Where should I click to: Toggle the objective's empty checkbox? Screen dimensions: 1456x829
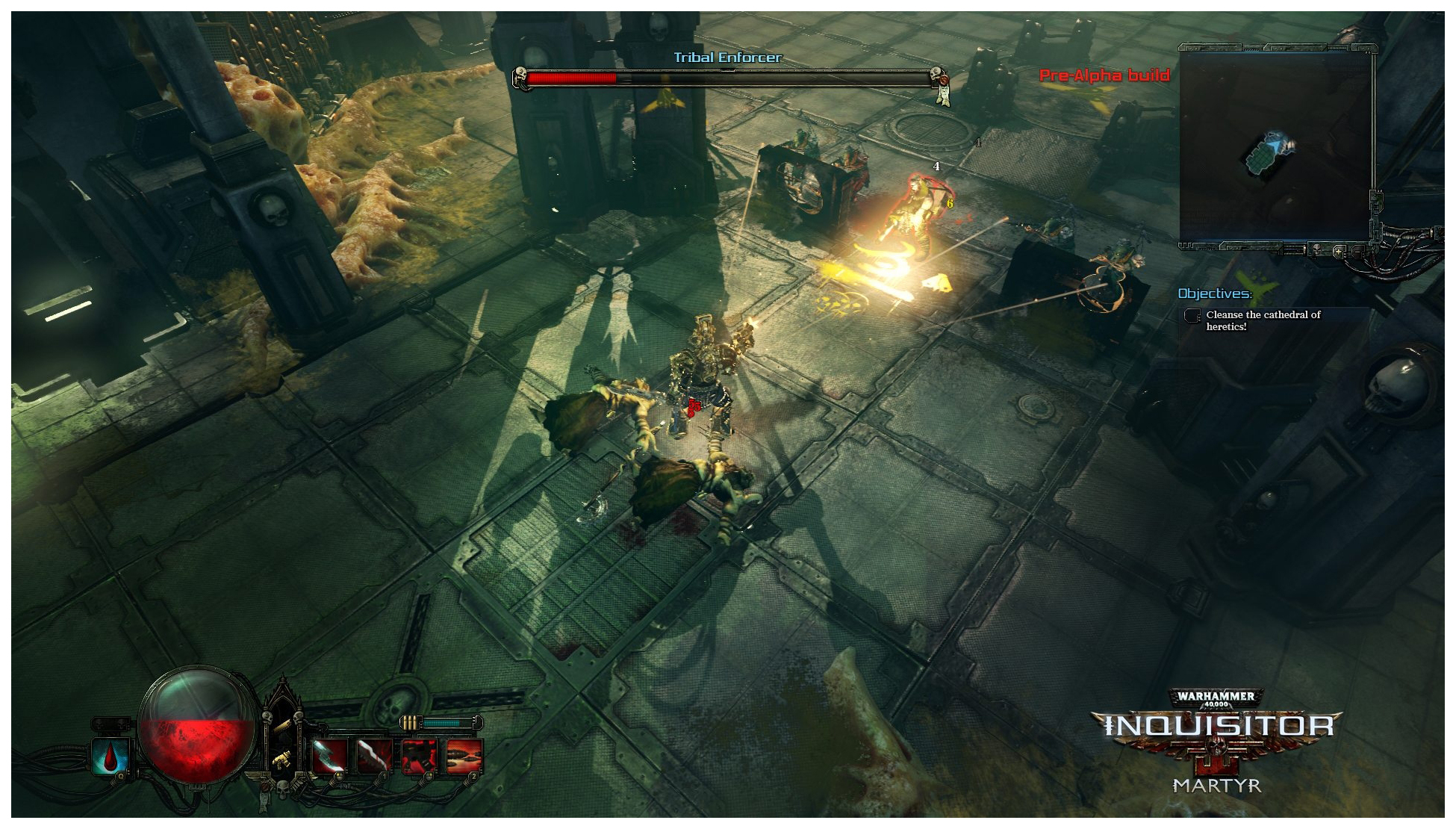click(x=1192, y=316)
